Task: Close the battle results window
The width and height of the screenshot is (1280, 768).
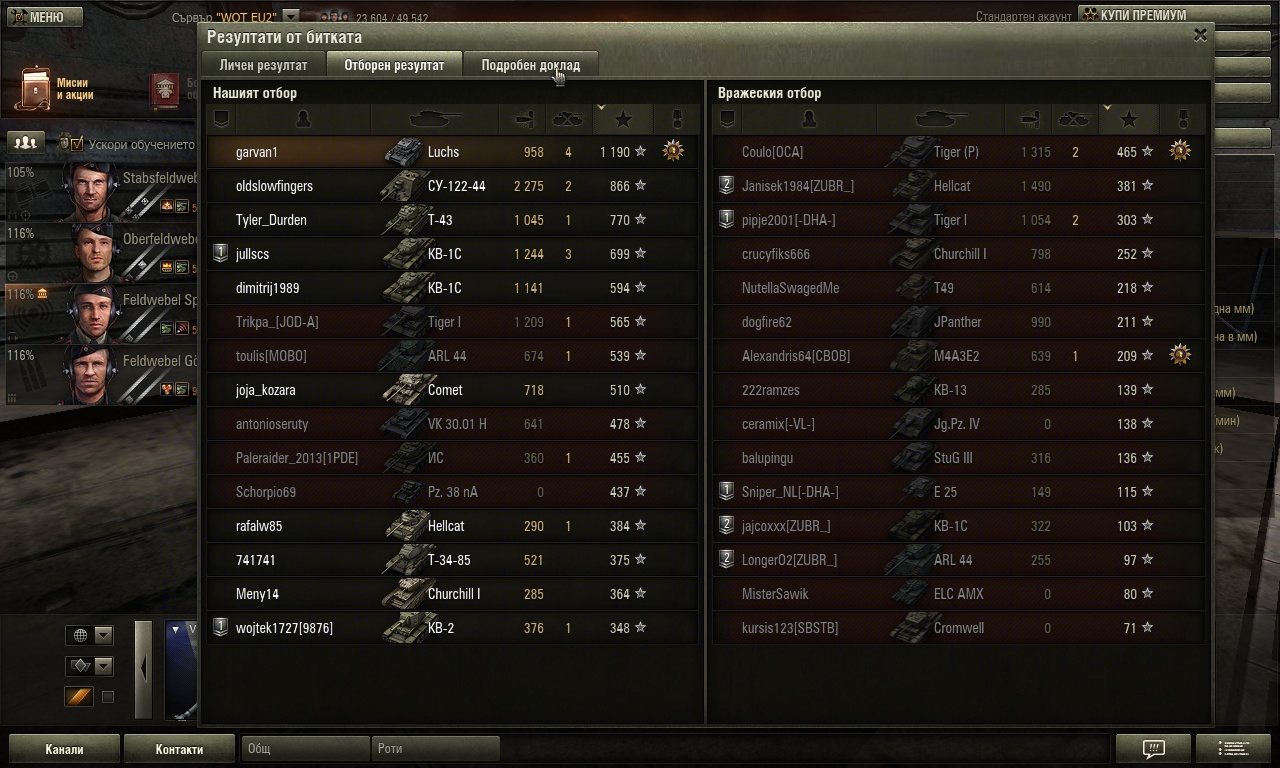Action: tap(1200, 35)
